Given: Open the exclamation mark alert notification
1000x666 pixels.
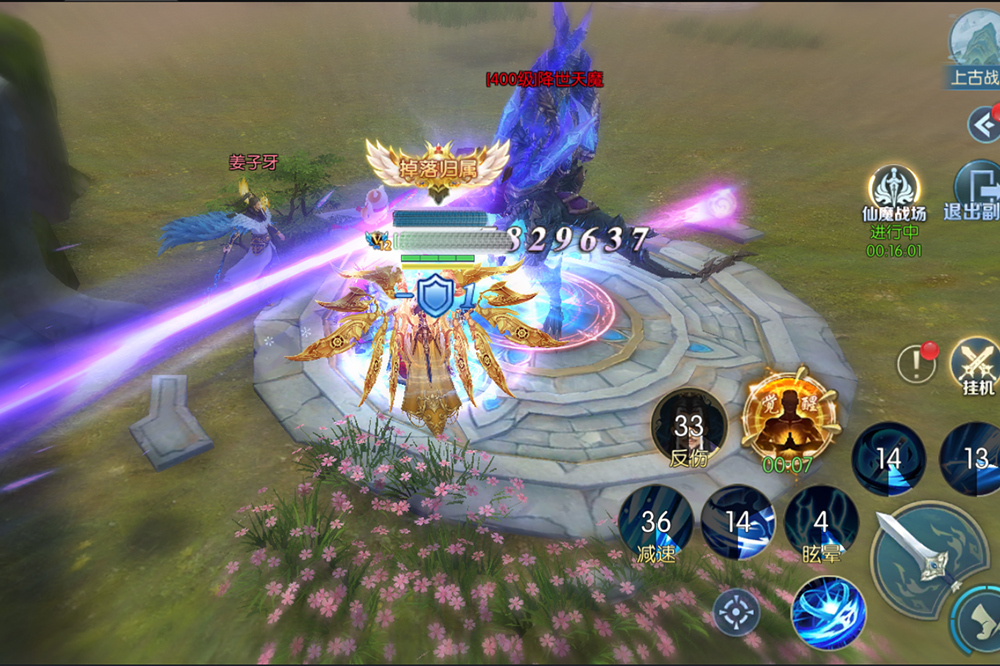Looking at the screenshot, I should [916, 364].
